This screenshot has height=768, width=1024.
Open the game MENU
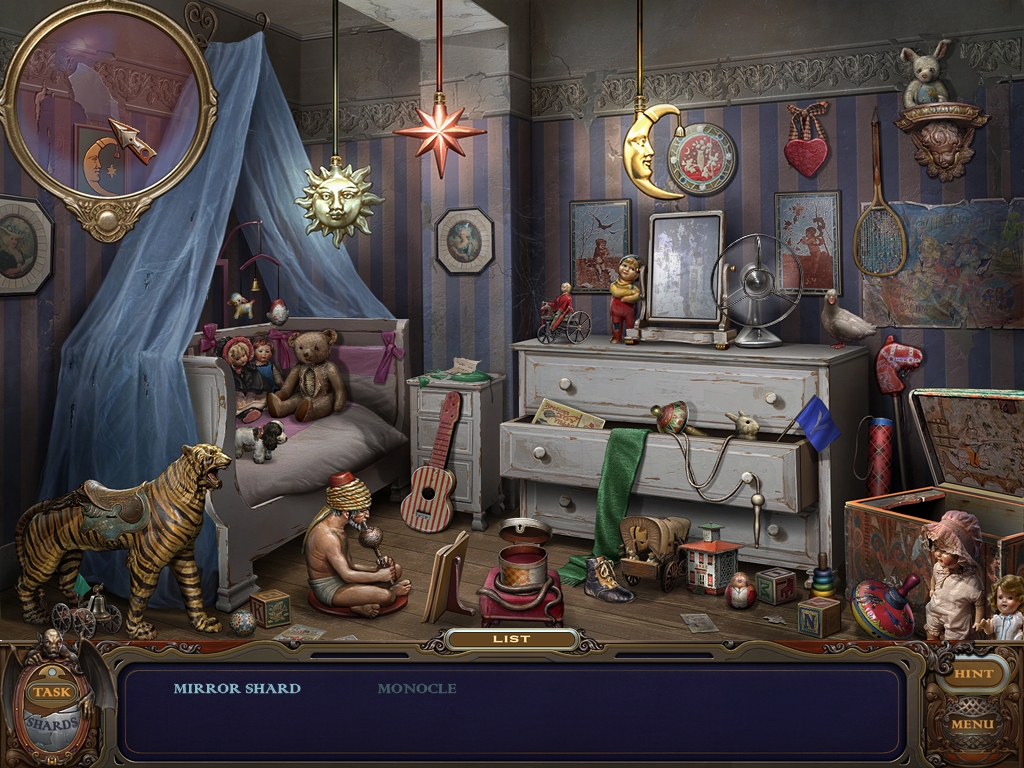click(973, 723)
